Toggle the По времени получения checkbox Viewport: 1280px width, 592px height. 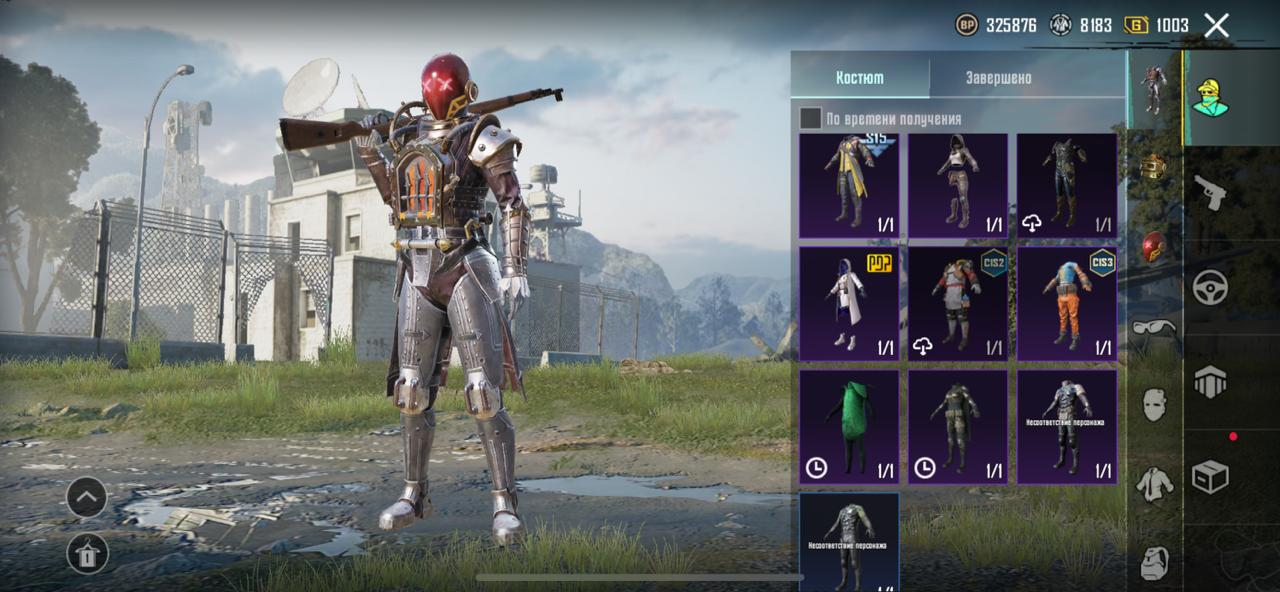coord(810,119)
